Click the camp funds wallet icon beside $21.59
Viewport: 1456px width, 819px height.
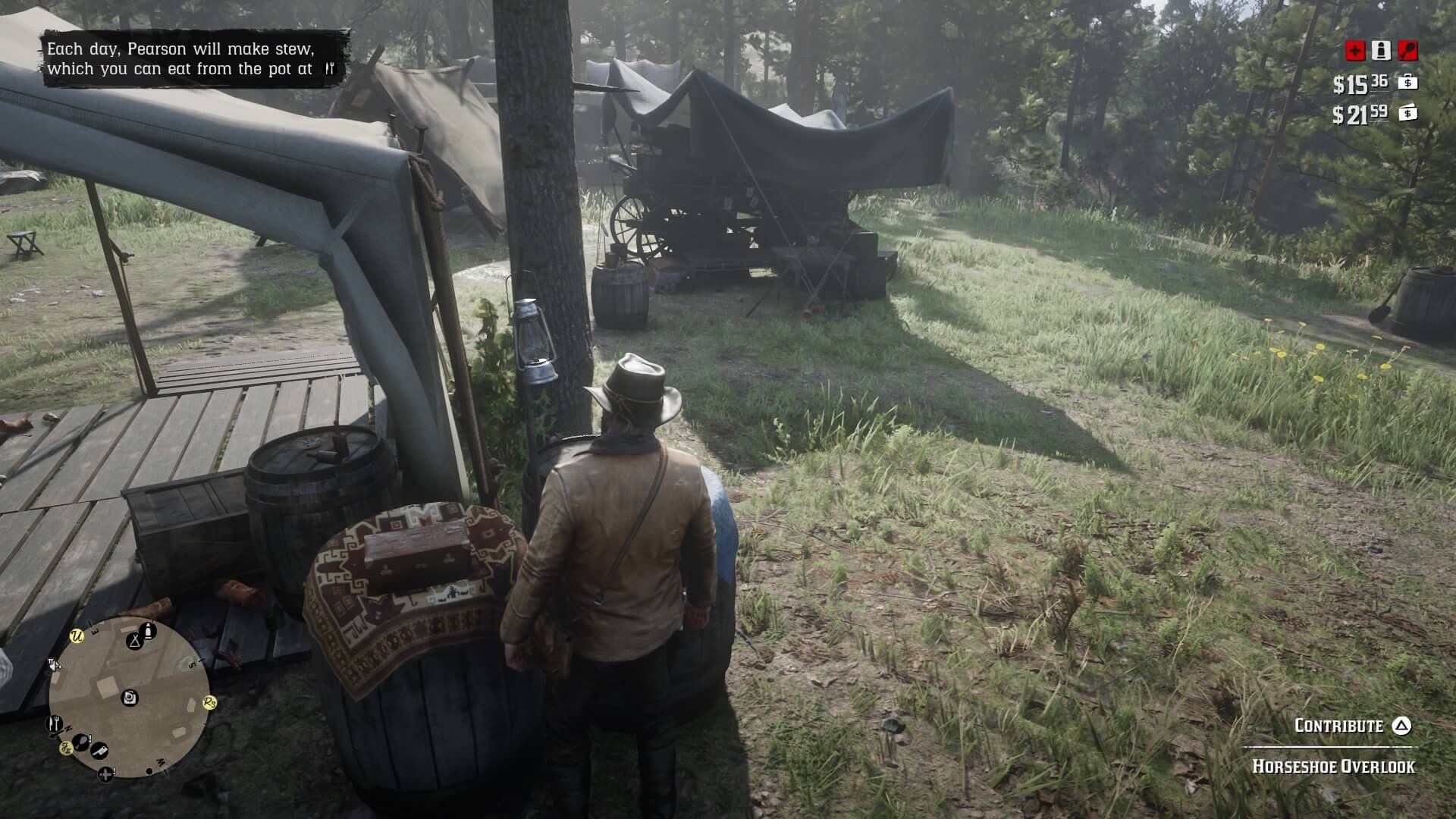tap(1409, 115)
